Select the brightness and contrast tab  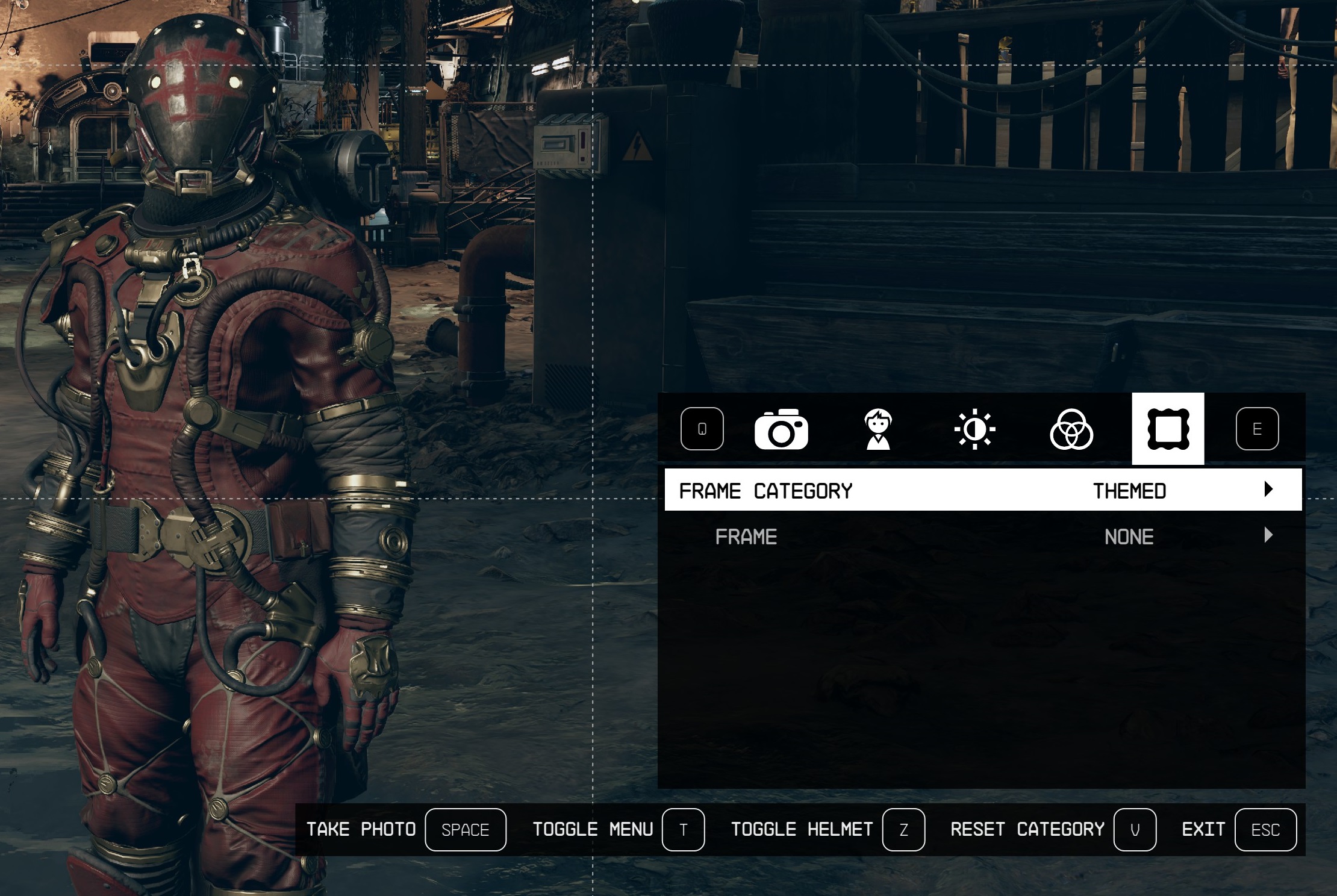click(974, 429)
